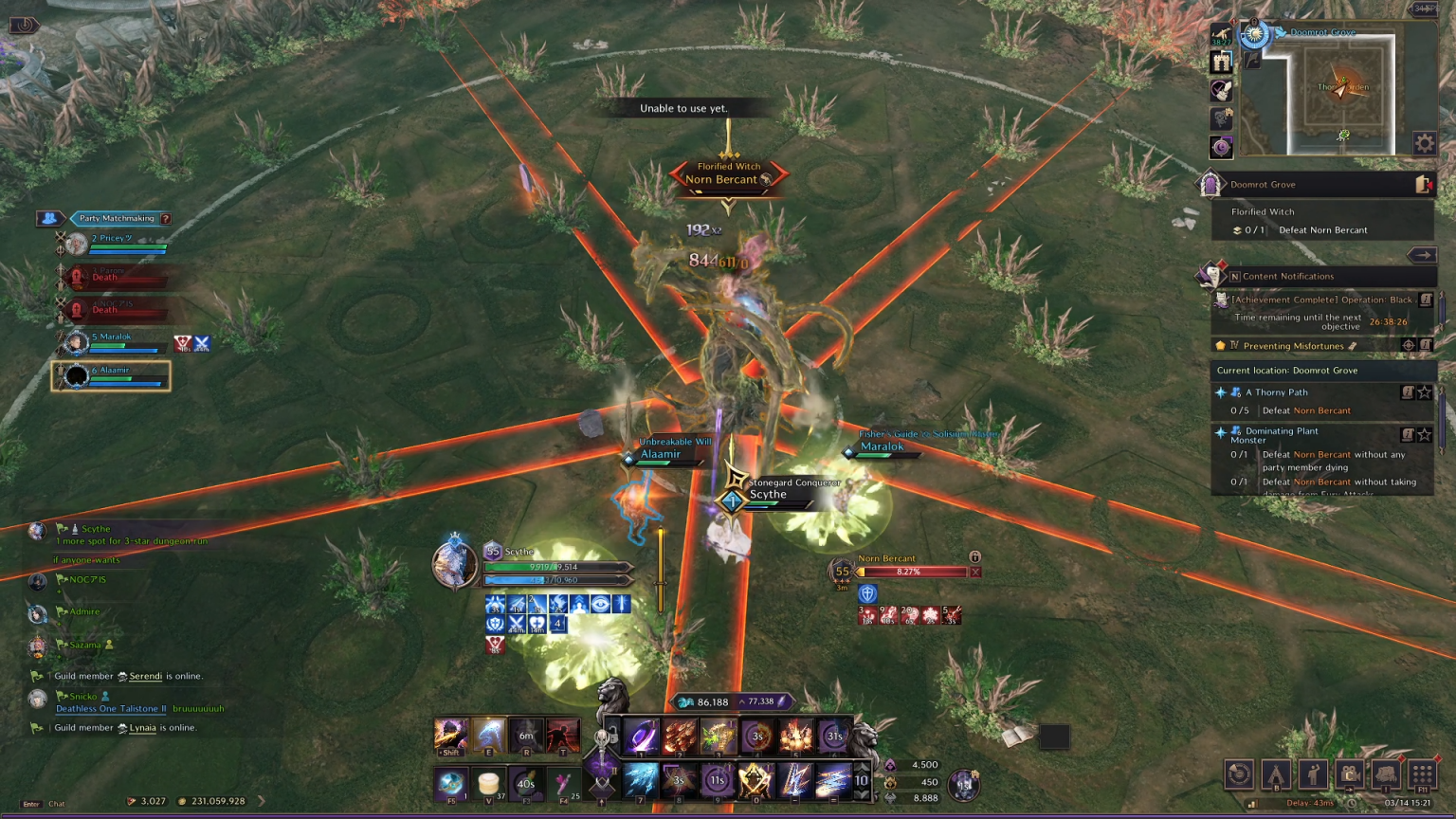Select party member Pricey's frame
1456x819 pixels.
point(112,244)
